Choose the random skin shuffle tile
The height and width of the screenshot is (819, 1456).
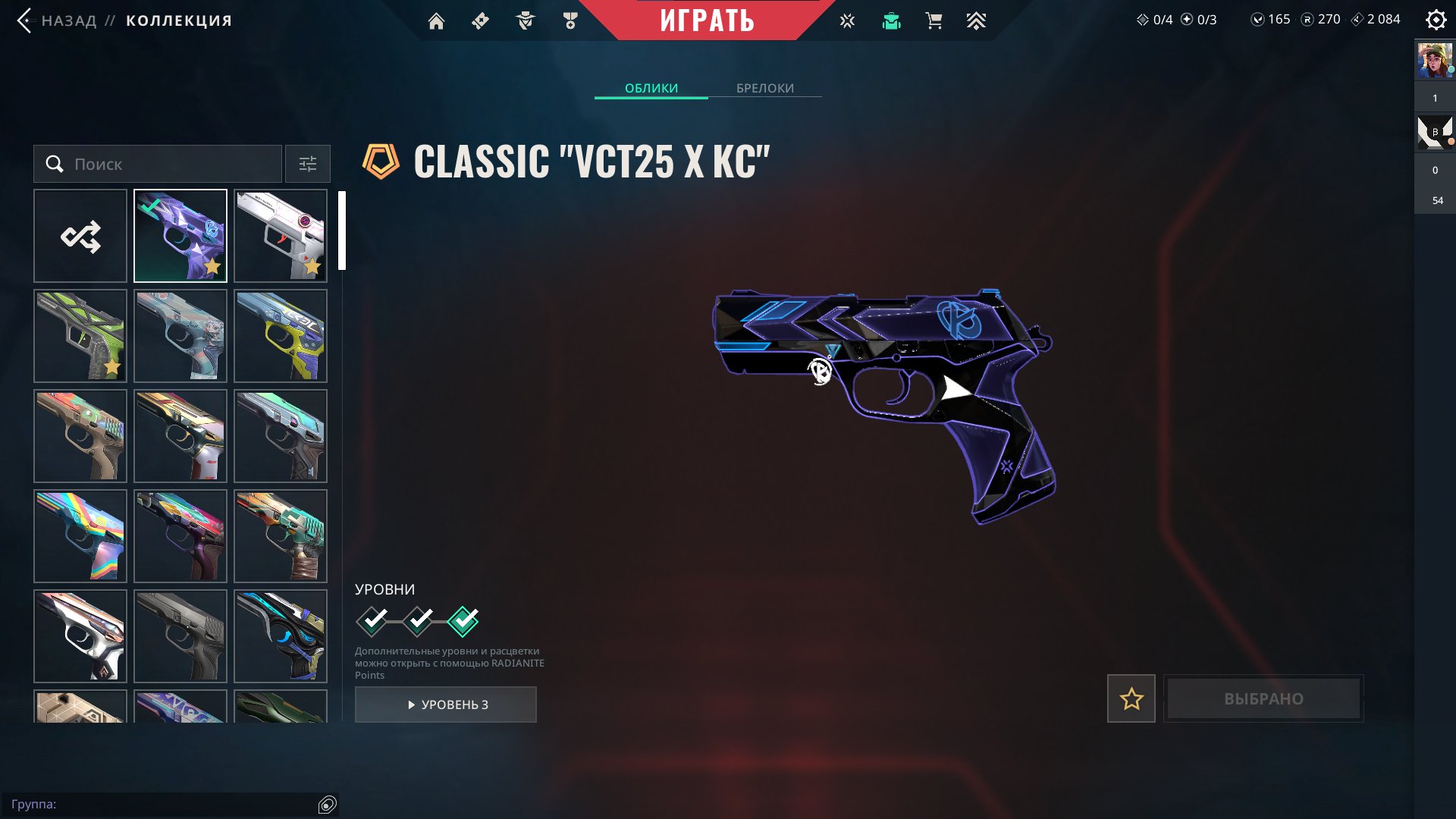click(x=80, y=236)
